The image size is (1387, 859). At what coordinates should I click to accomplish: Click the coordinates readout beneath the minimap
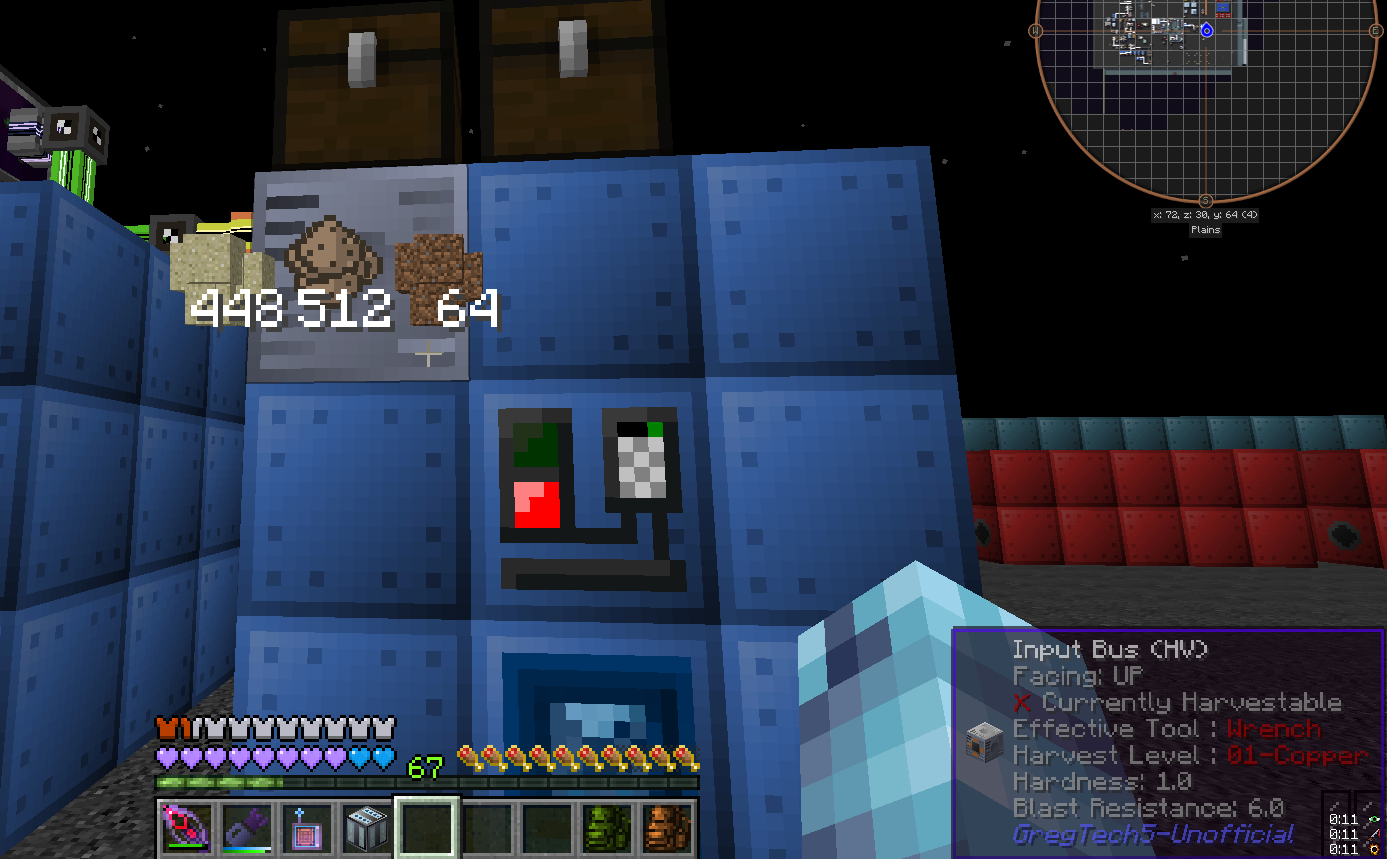pos(1206,215)
